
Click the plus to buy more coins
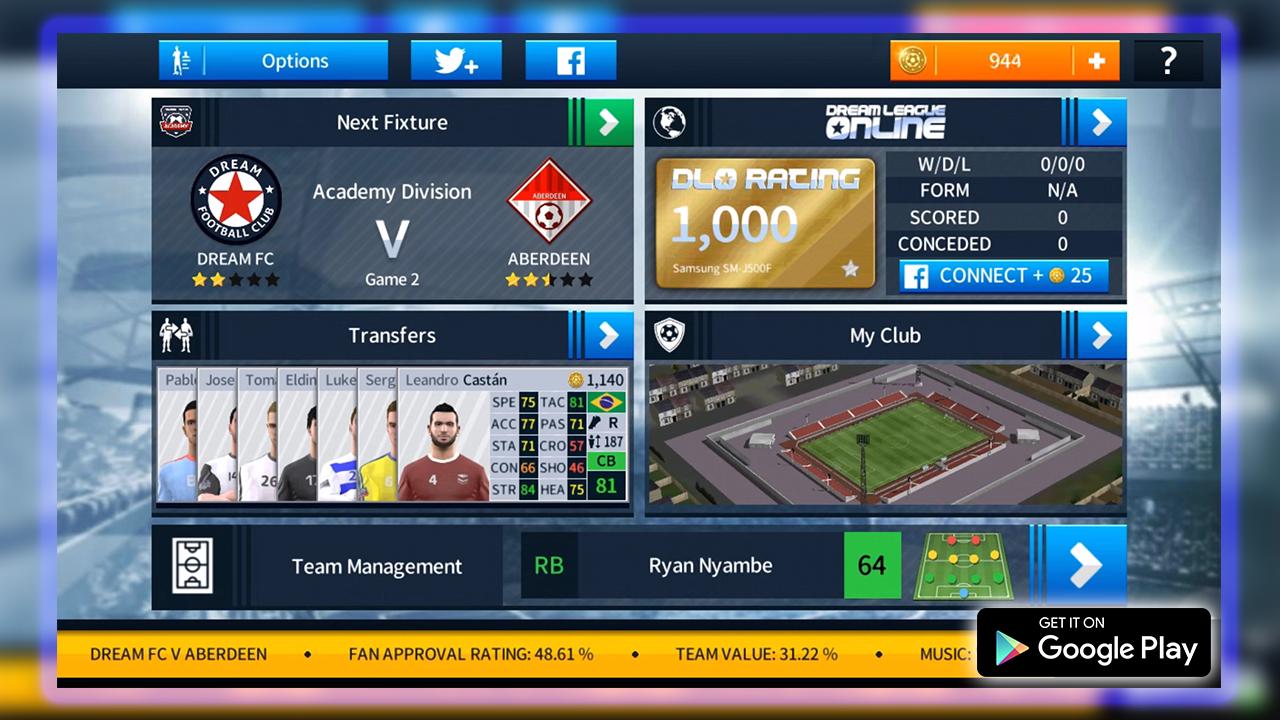(1098, 60)
